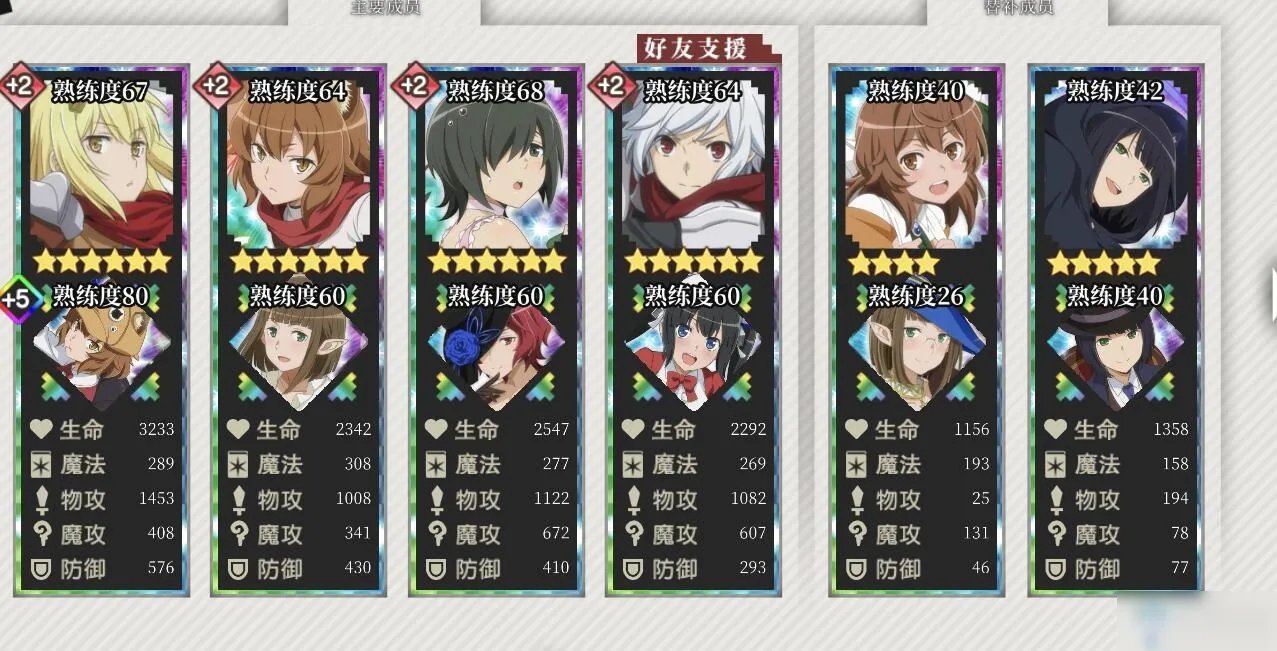1277x651 pixels.
Task: Select the smiling brown-haired four-star substitute adventurer
Action: pos(915,170)
